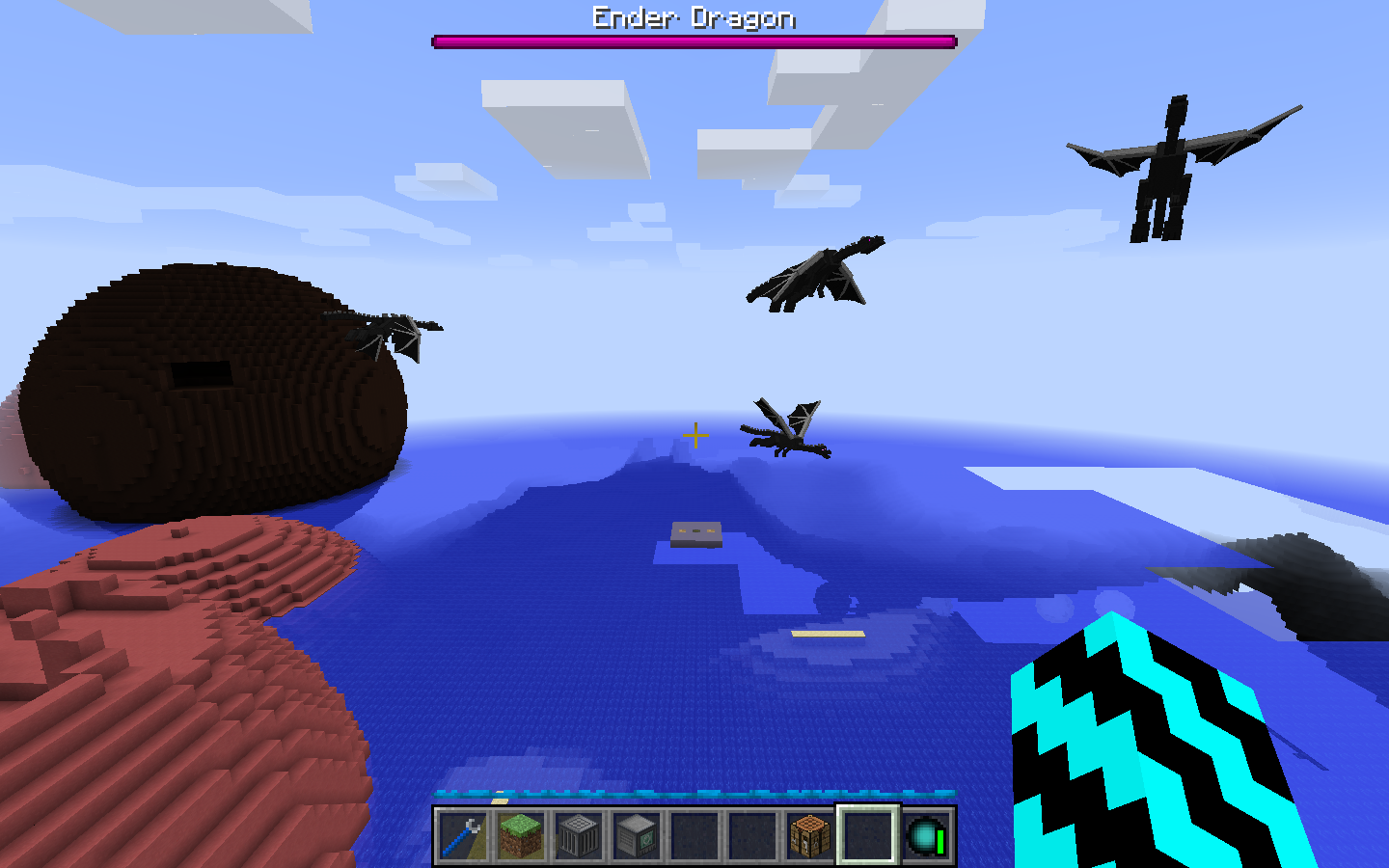Click the highlighted empty hotbar slot
This screenshot has width=1389, height=868.
click(x=868, y=835)
